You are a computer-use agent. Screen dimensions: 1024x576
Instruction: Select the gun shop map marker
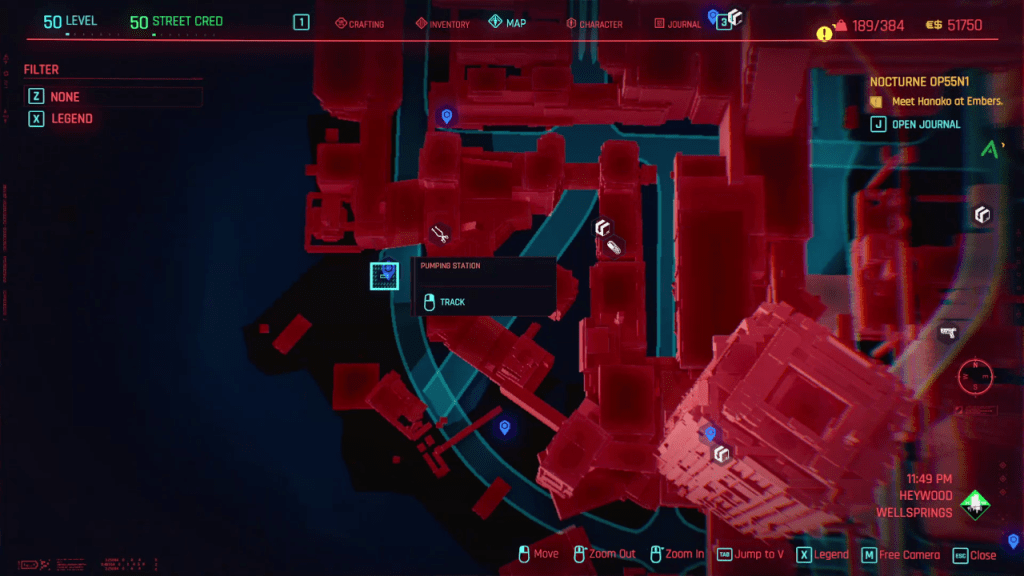(x=948, y=332)
